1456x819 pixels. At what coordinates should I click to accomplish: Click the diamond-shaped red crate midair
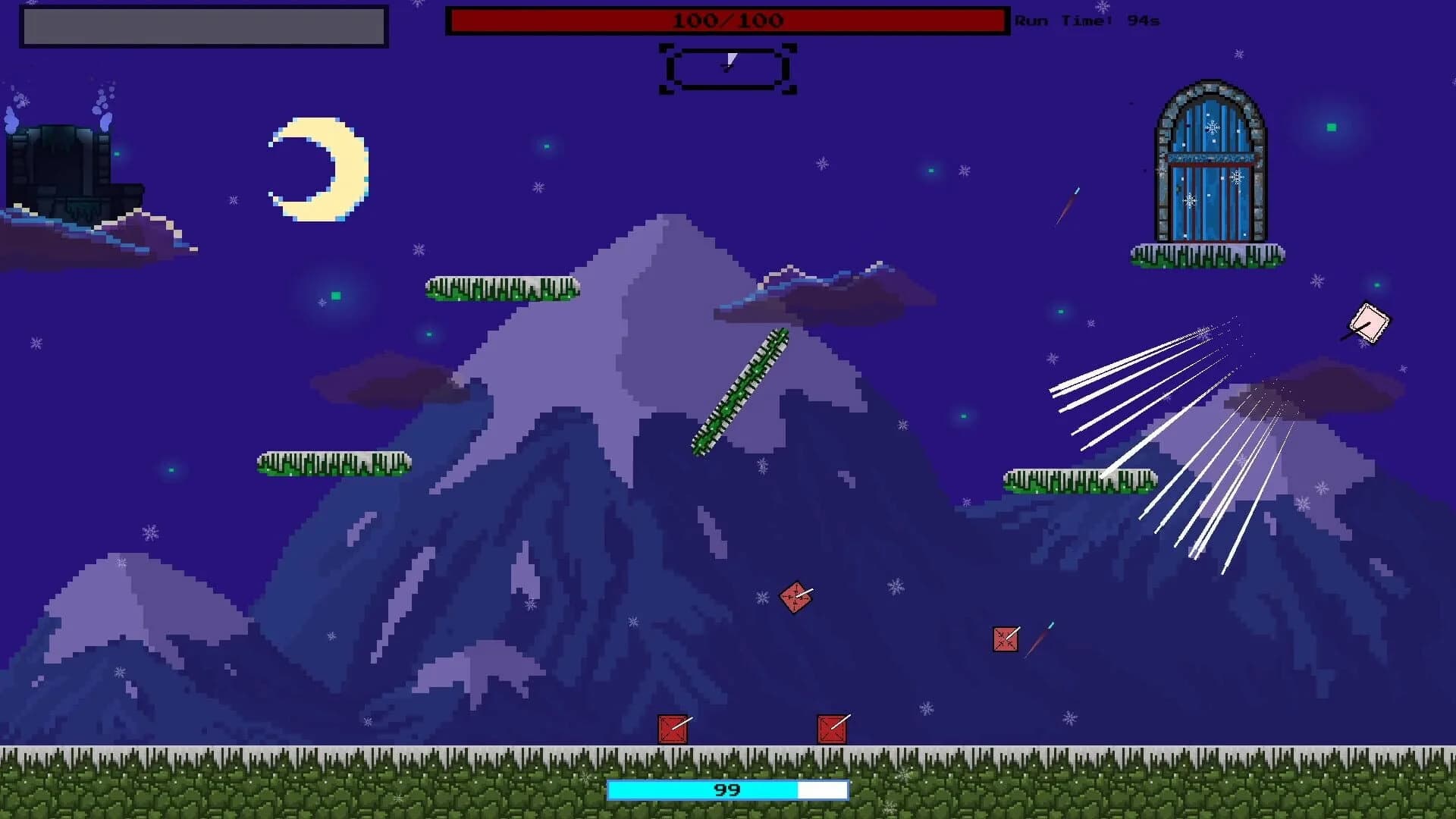(x=795, y=599)
